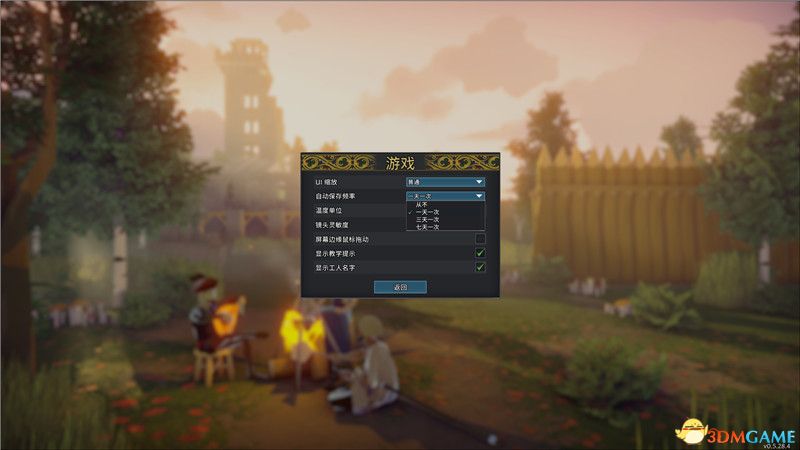Collapse the 自动保存频率 dropdown
Image resolution: width=800 pixels, height=450 pixels.
tap(445, 196)
